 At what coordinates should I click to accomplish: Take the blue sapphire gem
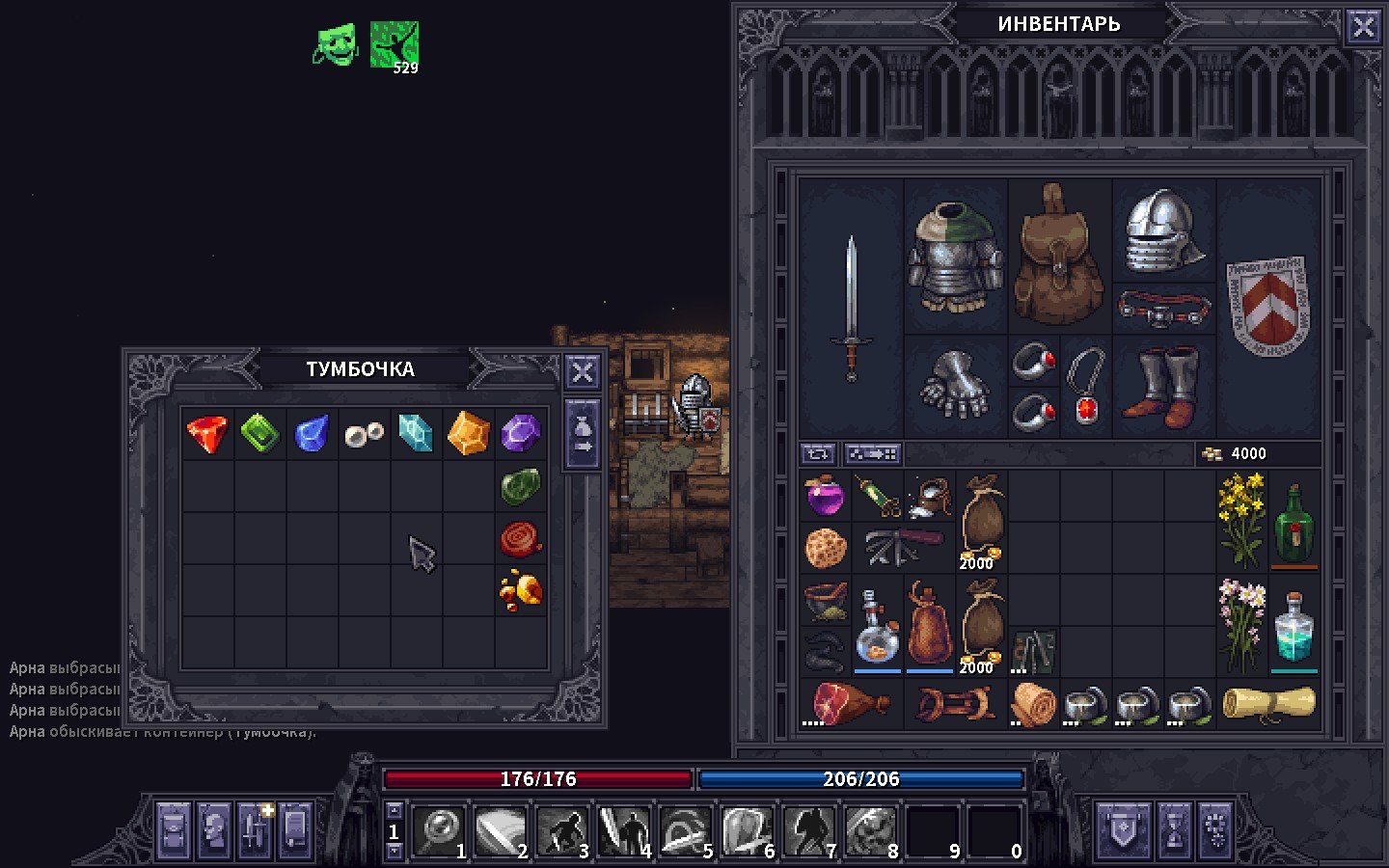pos(312,433)
